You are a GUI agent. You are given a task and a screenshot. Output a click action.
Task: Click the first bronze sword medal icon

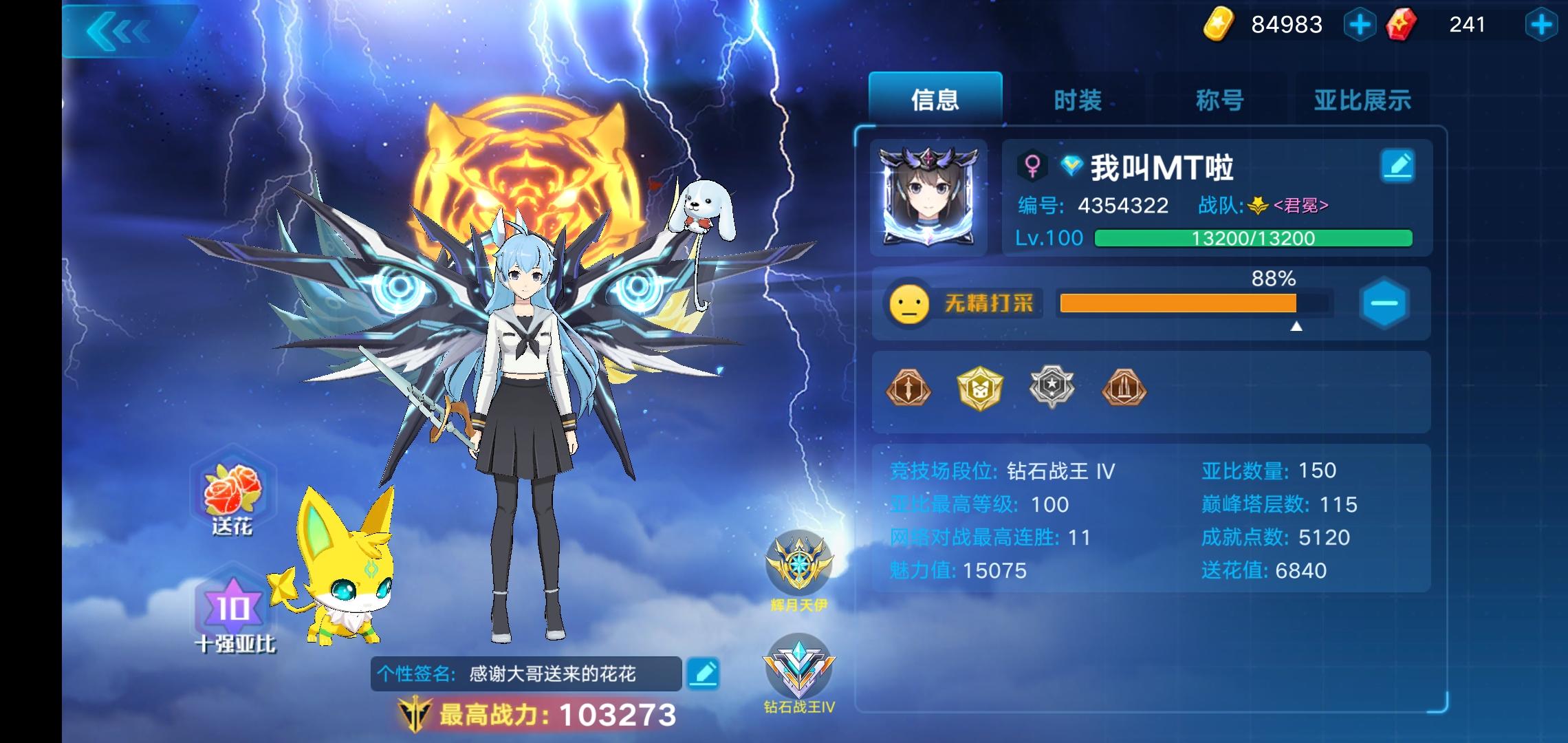coord(909,389)
